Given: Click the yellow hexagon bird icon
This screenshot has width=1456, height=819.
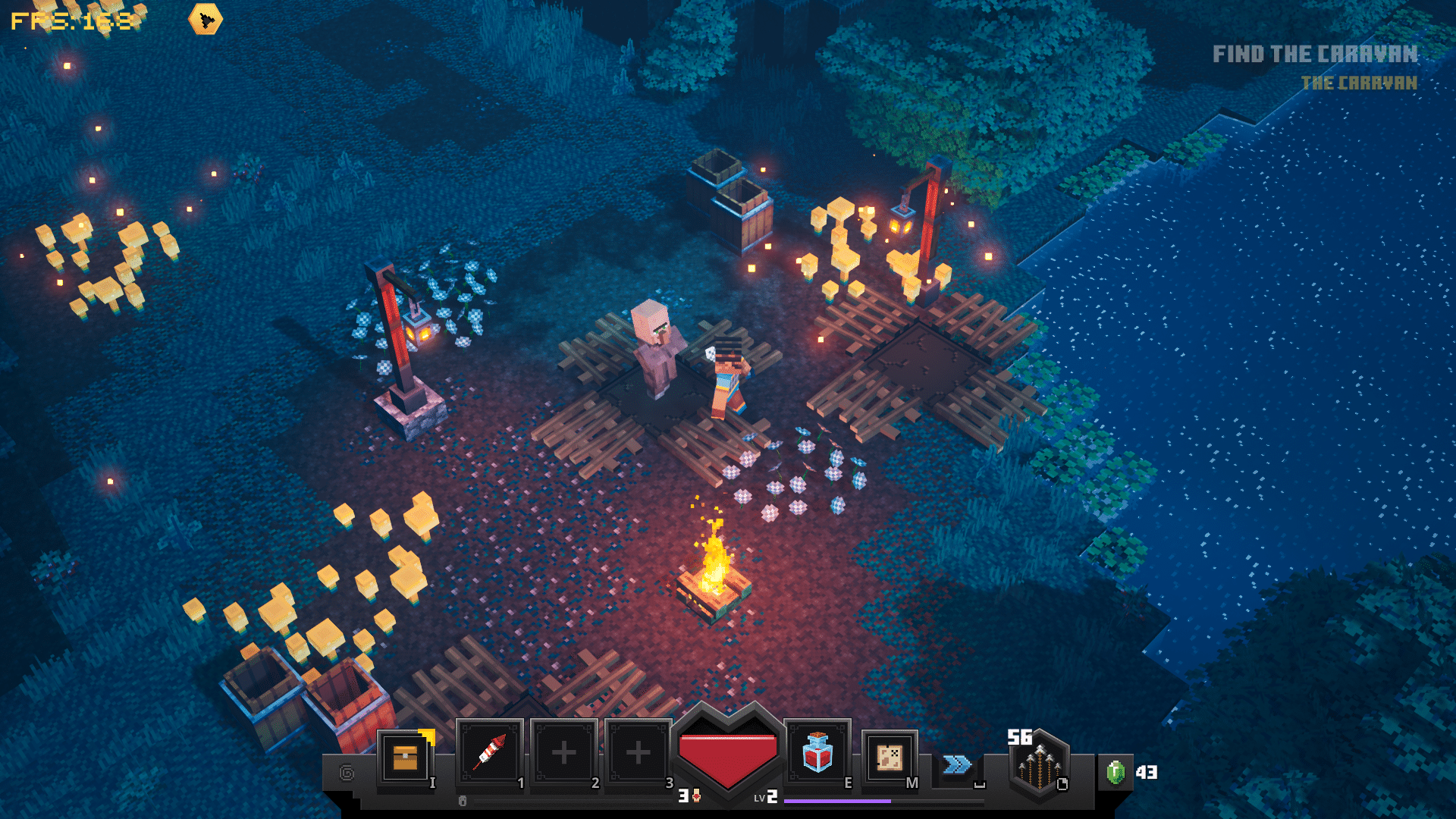Looking at the screenshot, I should coord(206,20).
